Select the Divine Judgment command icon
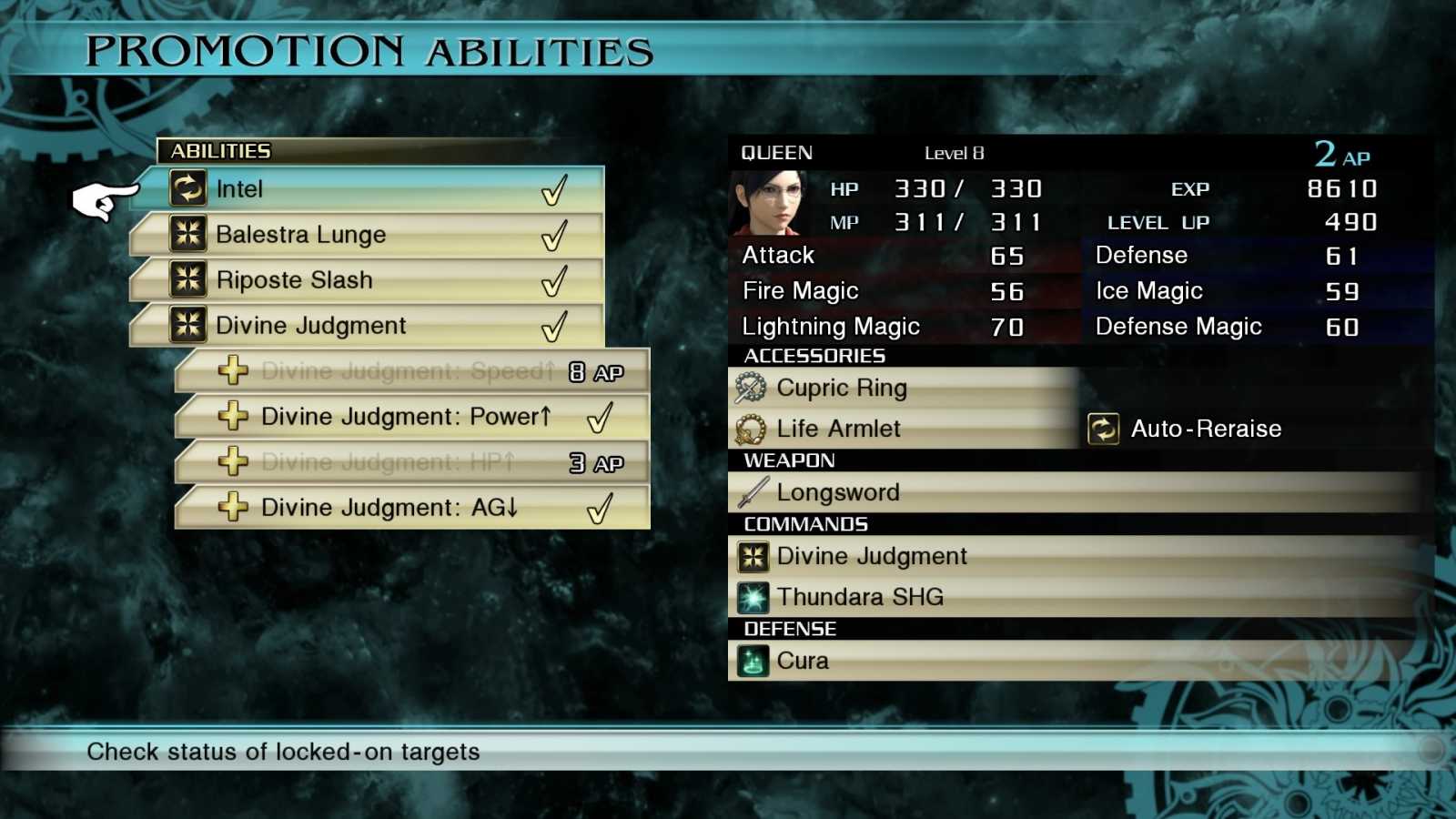 click(754, 556)
